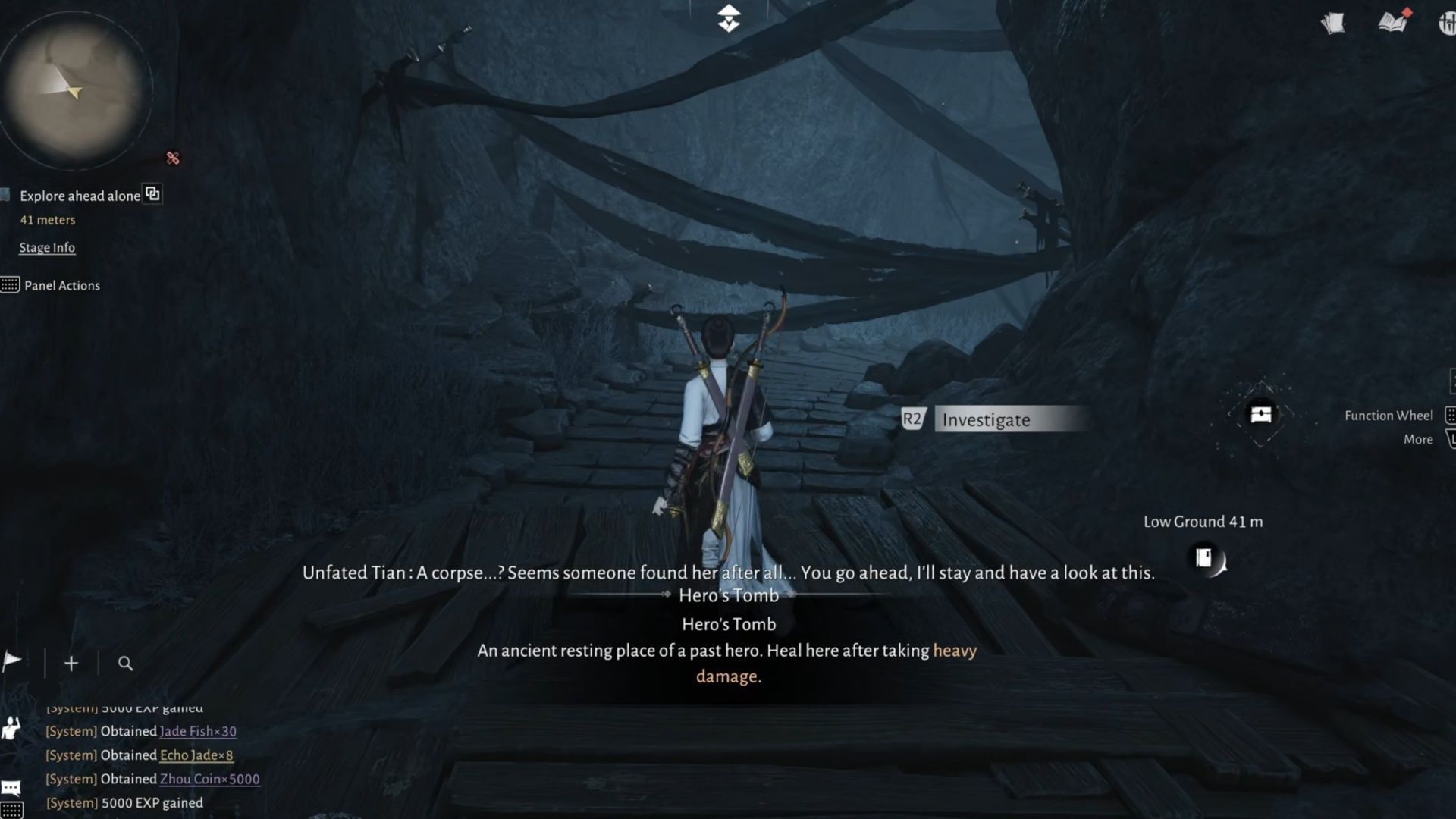Open the Stage Info link
This screenshot has height=819, width=1456.
47,247
